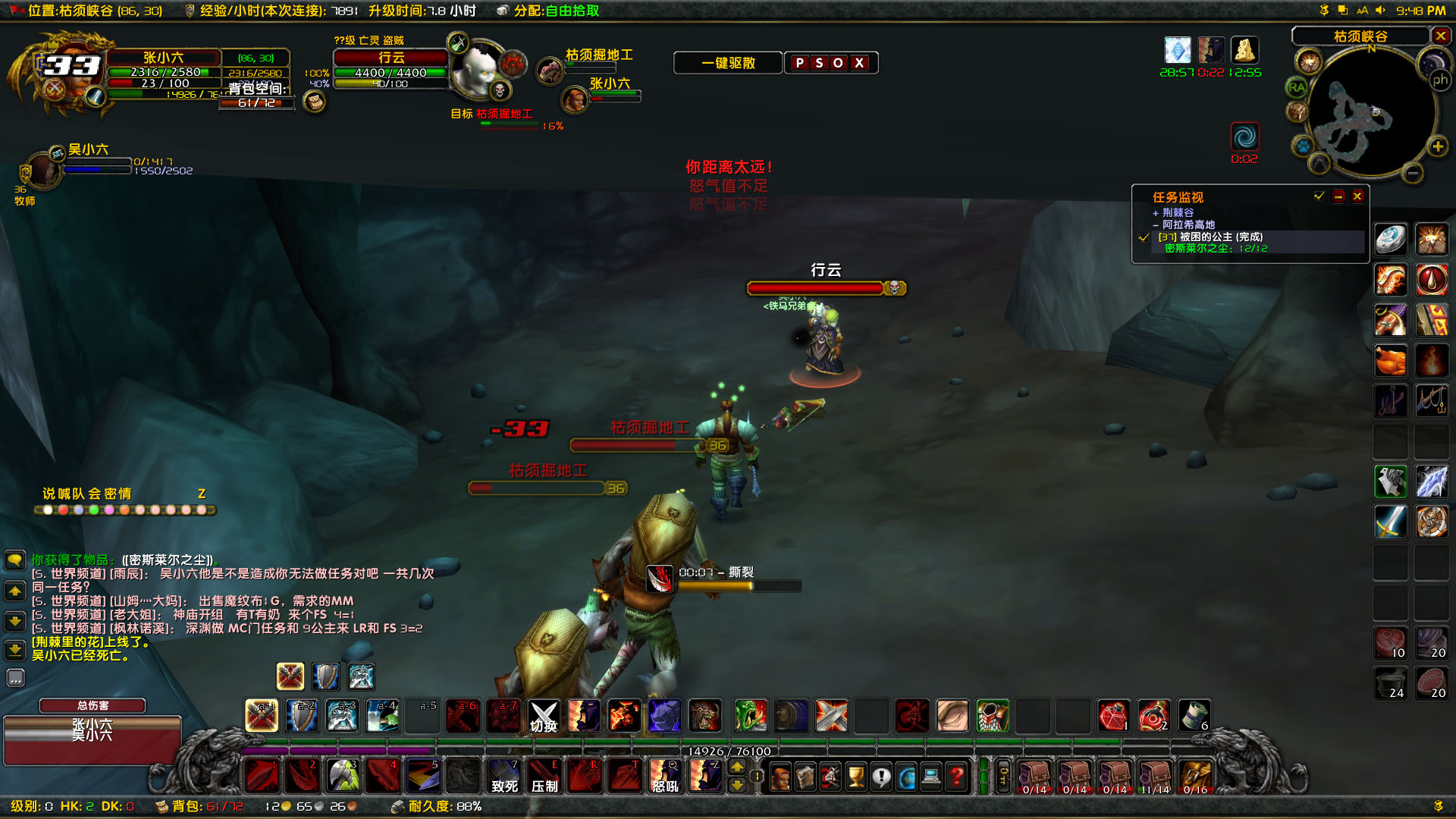Open help with the red question mark icon
The width and height of the screenshot is (1456, 819).
955,777
